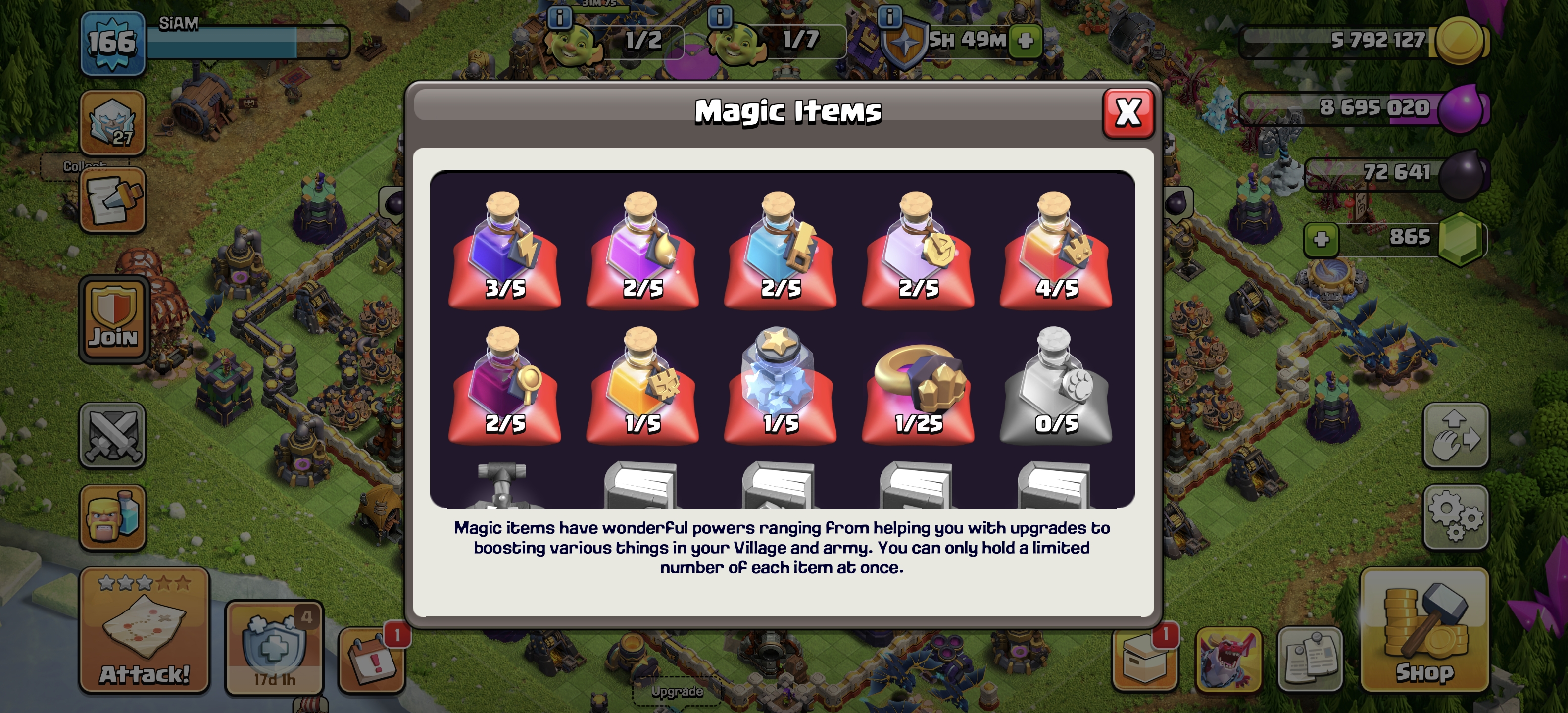
Task: Close the Magic Items window
Action: (x=1128, y=112)
